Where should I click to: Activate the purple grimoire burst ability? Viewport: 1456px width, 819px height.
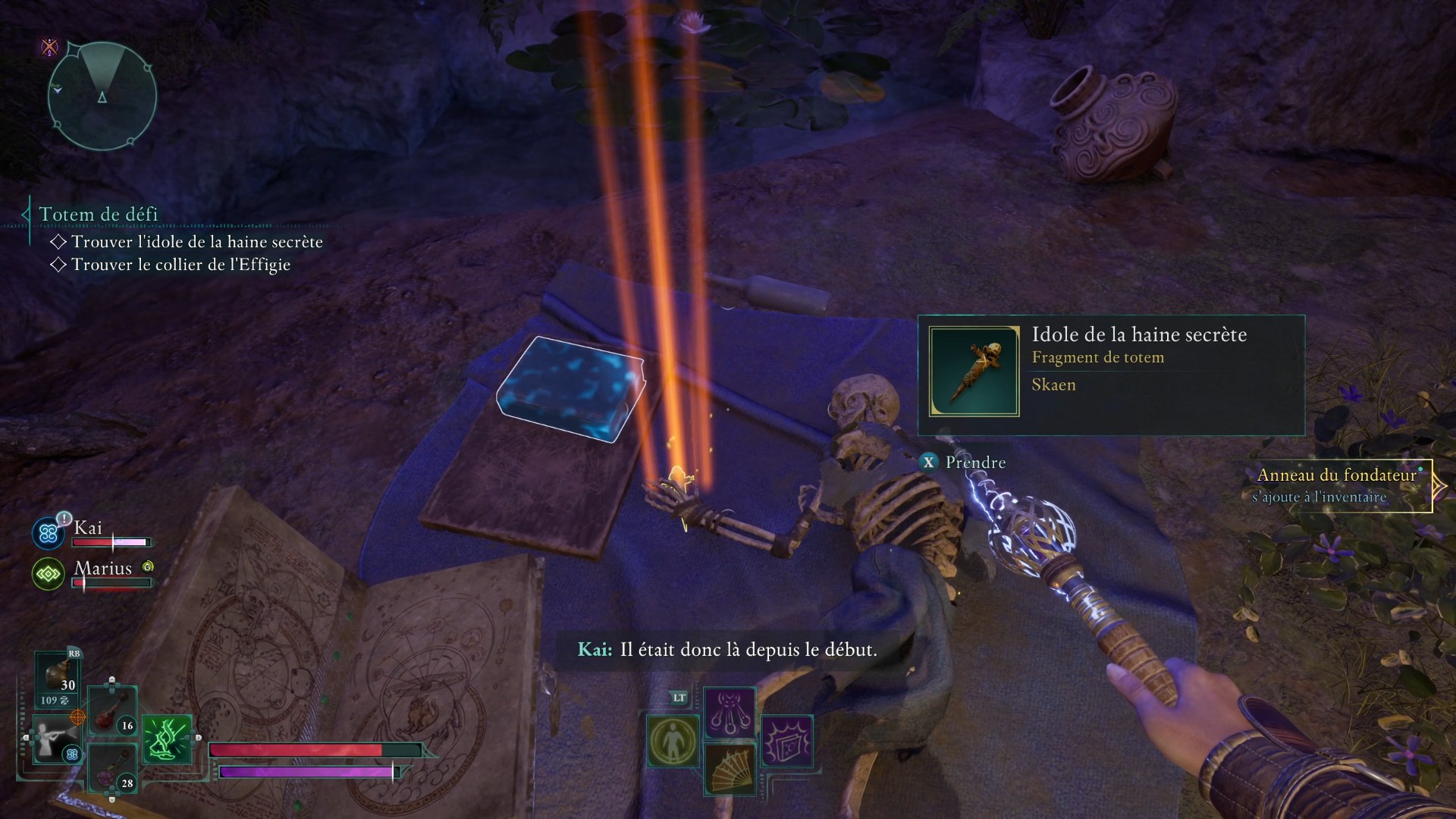786,741
